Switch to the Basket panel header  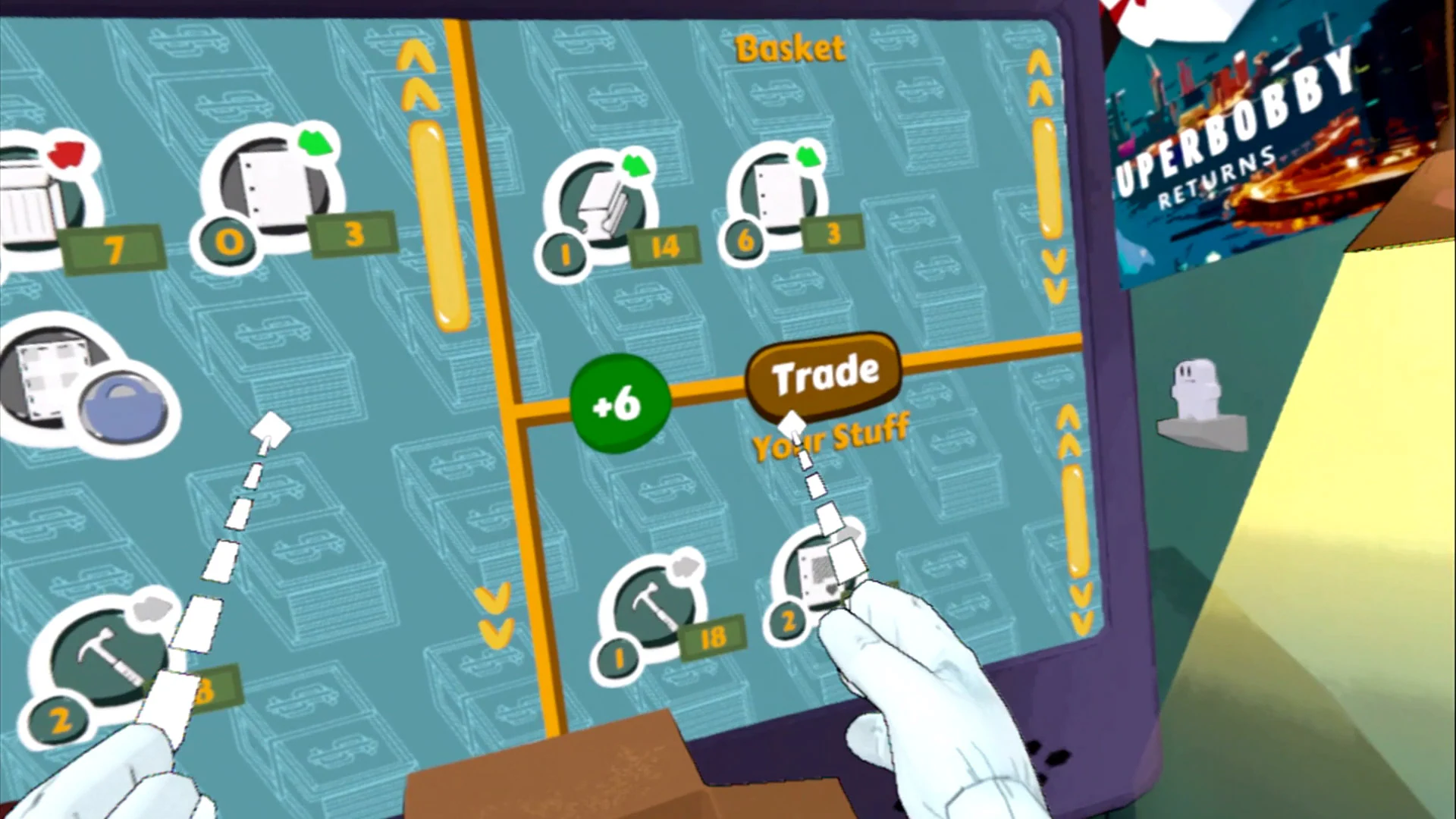tap(789, 48)
